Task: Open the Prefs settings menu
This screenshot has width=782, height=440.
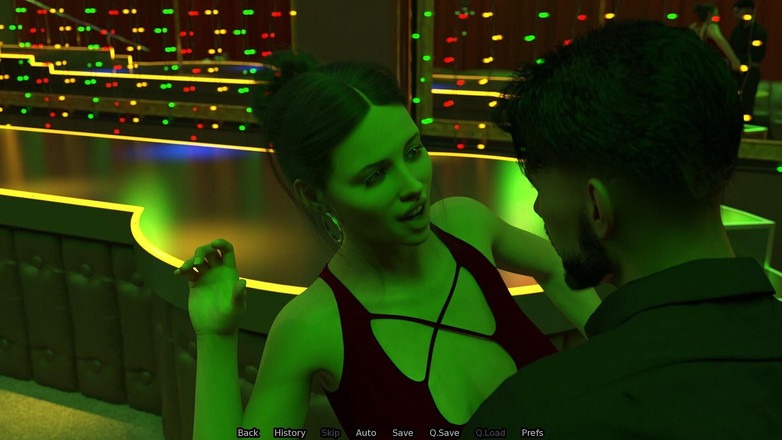Action: click(532, 433)
